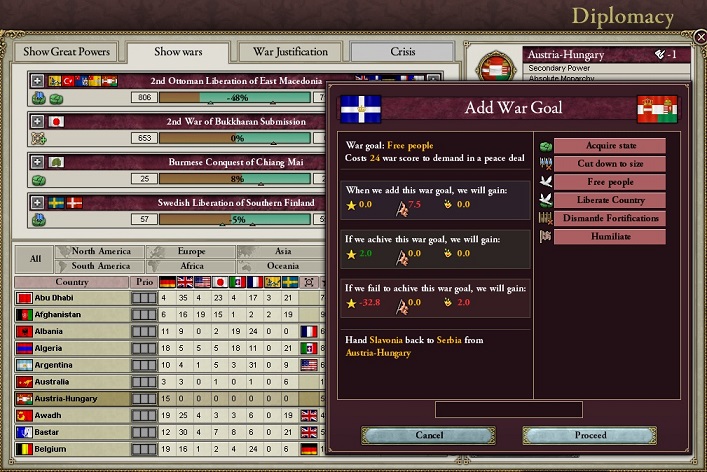Pick the Free people war goal
707x472 pixels.
click(x=609, y=182)
